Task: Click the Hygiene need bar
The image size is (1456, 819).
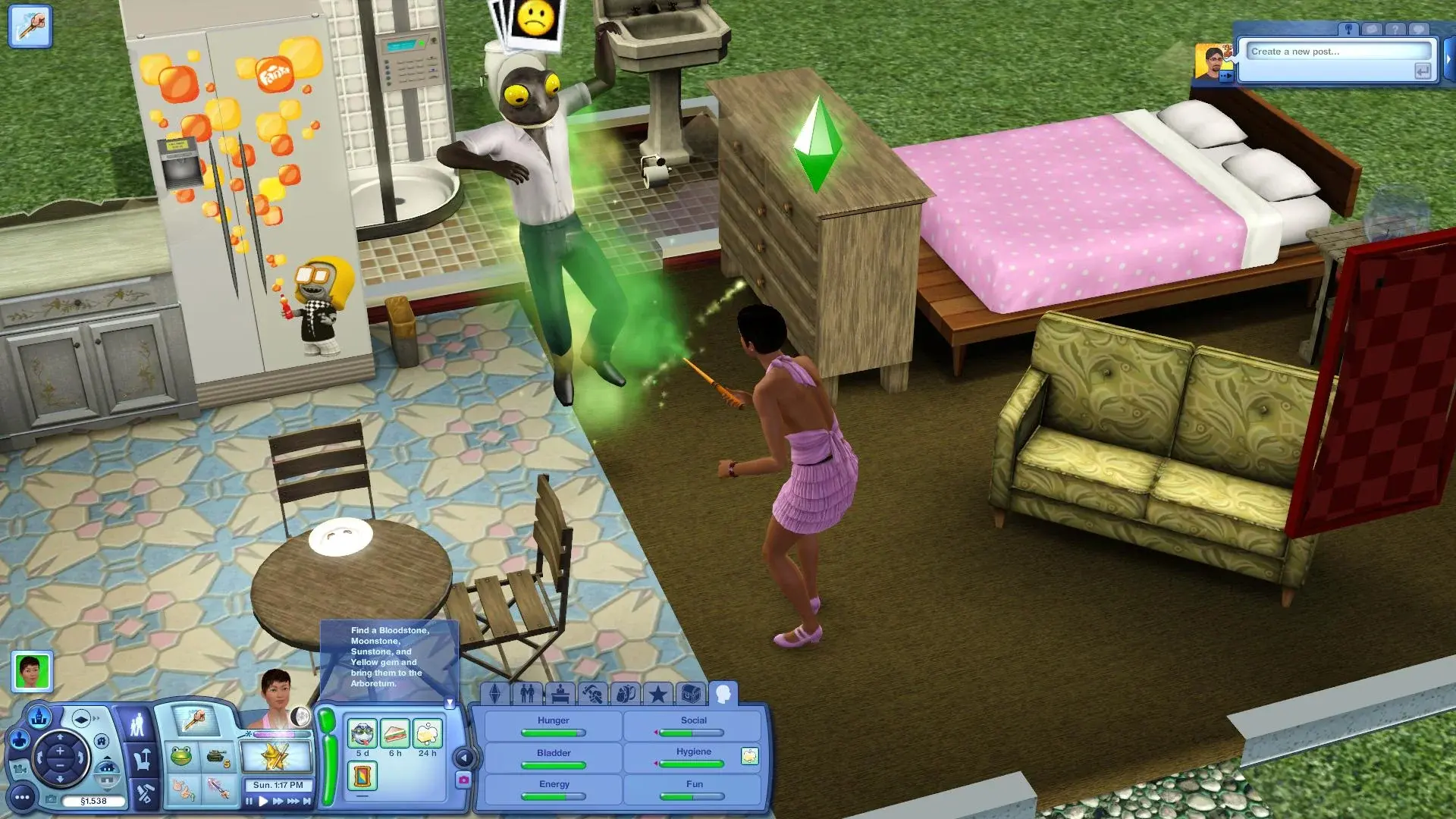Action: 692,764
